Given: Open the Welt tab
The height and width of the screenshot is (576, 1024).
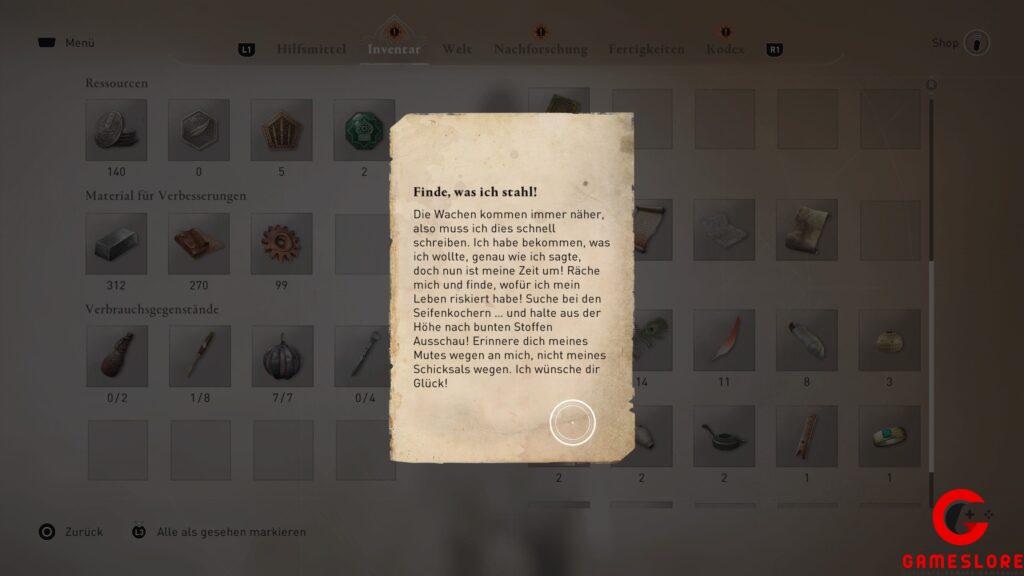Looking at the screenshot, I should tap(457, 49).
